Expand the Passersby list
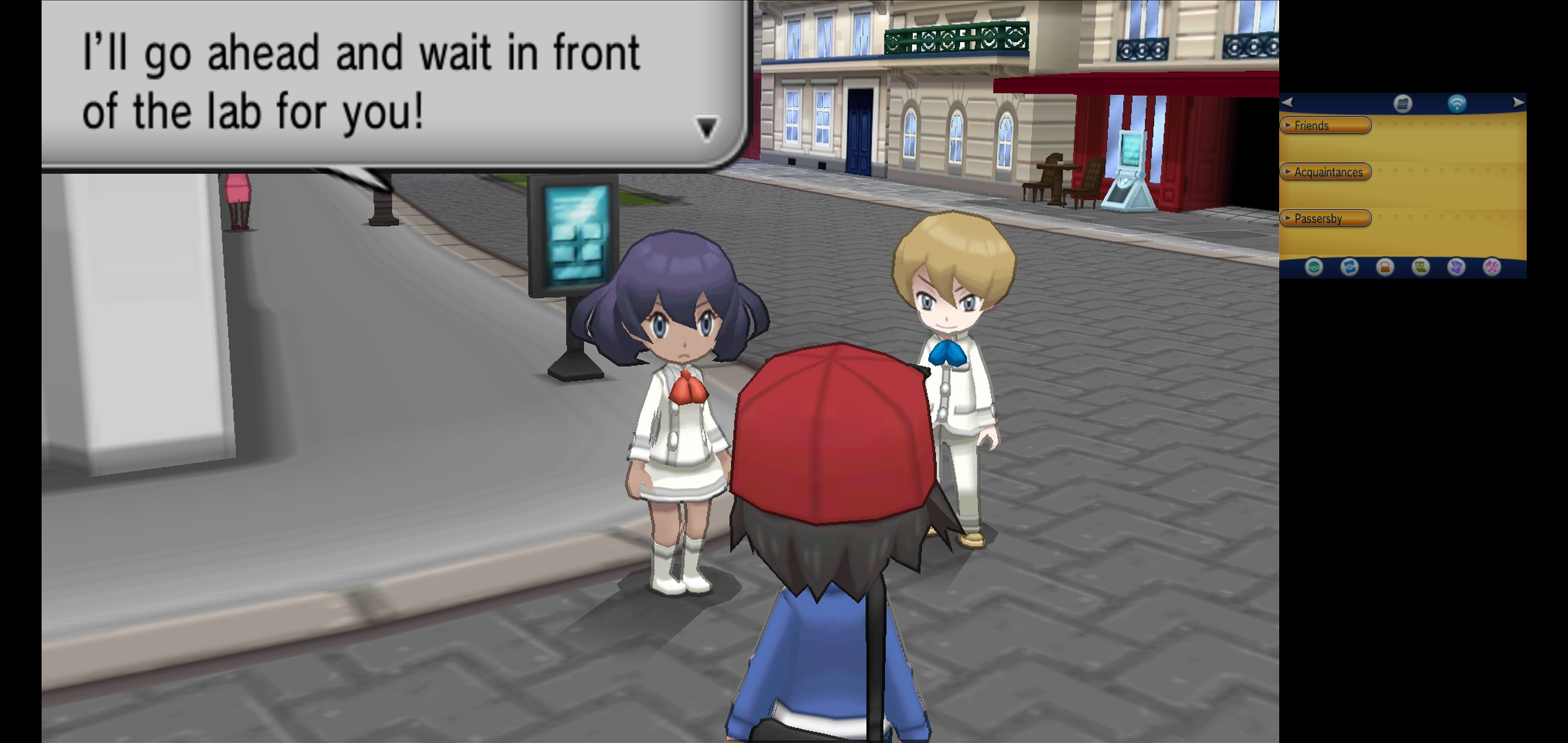 [x=1325, y=219]
